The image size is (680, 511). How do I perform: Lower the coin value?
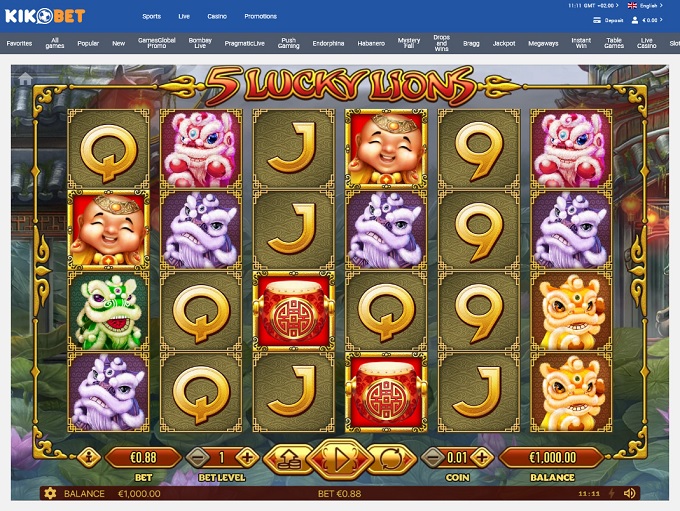434,458
